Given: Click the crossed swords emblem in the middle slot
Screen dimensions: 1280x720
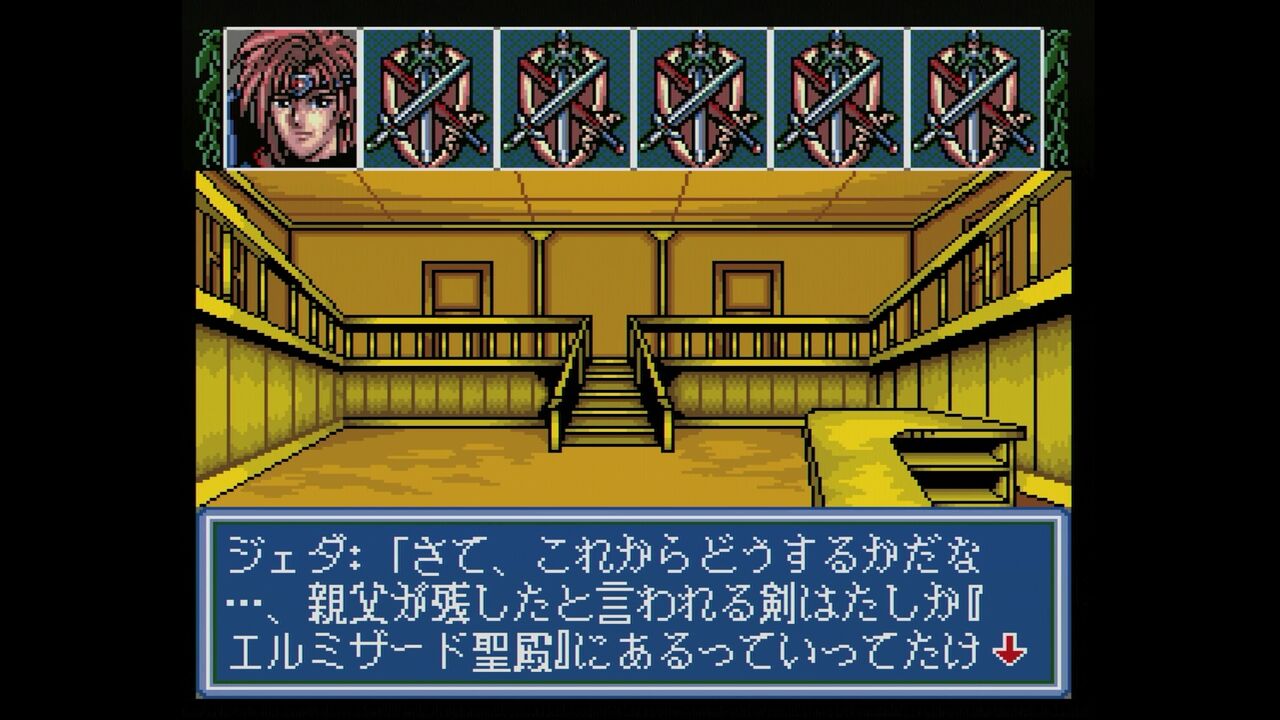Looking at the screenshot, I should pyautogui.click(x=702, y=100).
